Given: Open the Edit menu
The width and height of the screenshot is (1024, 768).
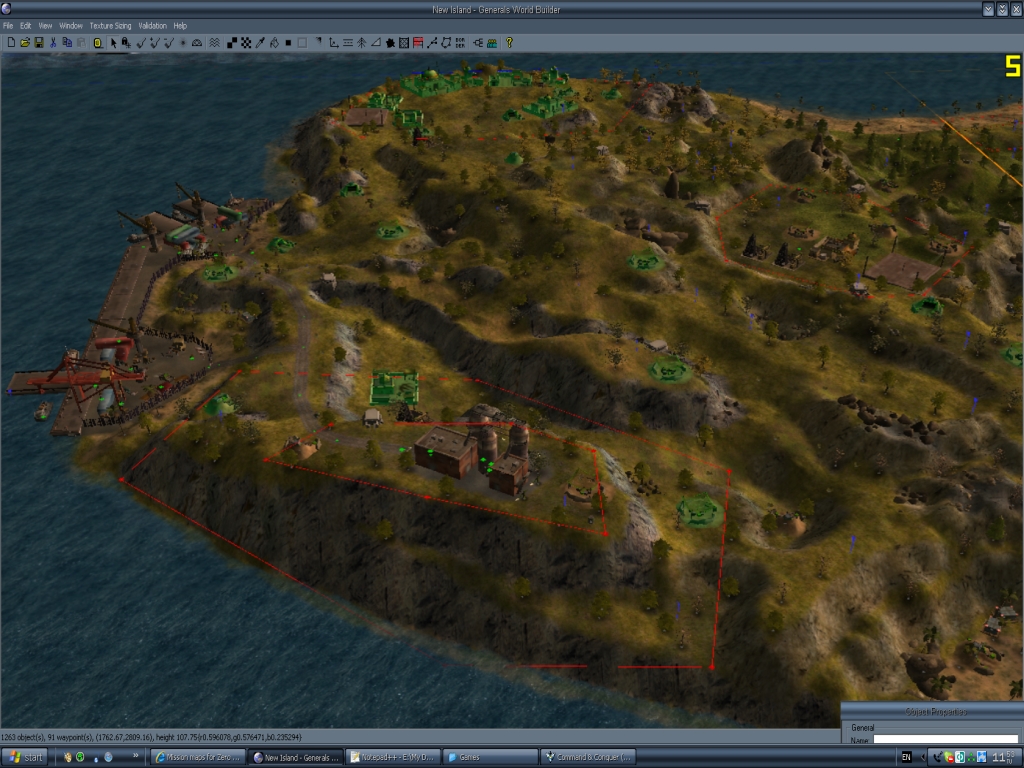Looking at the screenshot, I should click(26, 25).
